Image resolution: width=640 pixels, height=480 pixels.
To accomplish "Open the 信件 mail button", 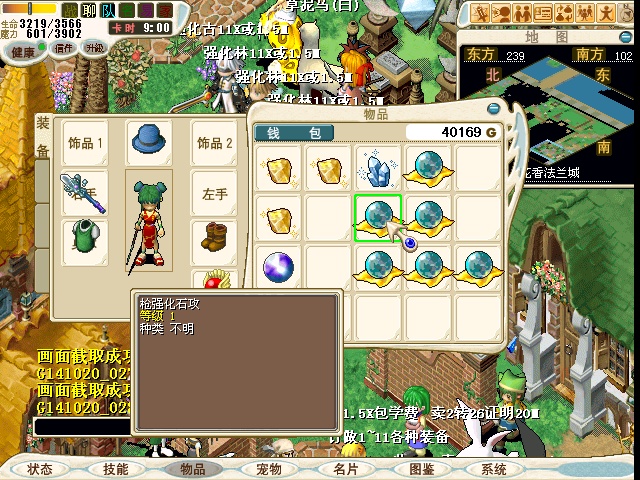I will click(x=64, y=48).
